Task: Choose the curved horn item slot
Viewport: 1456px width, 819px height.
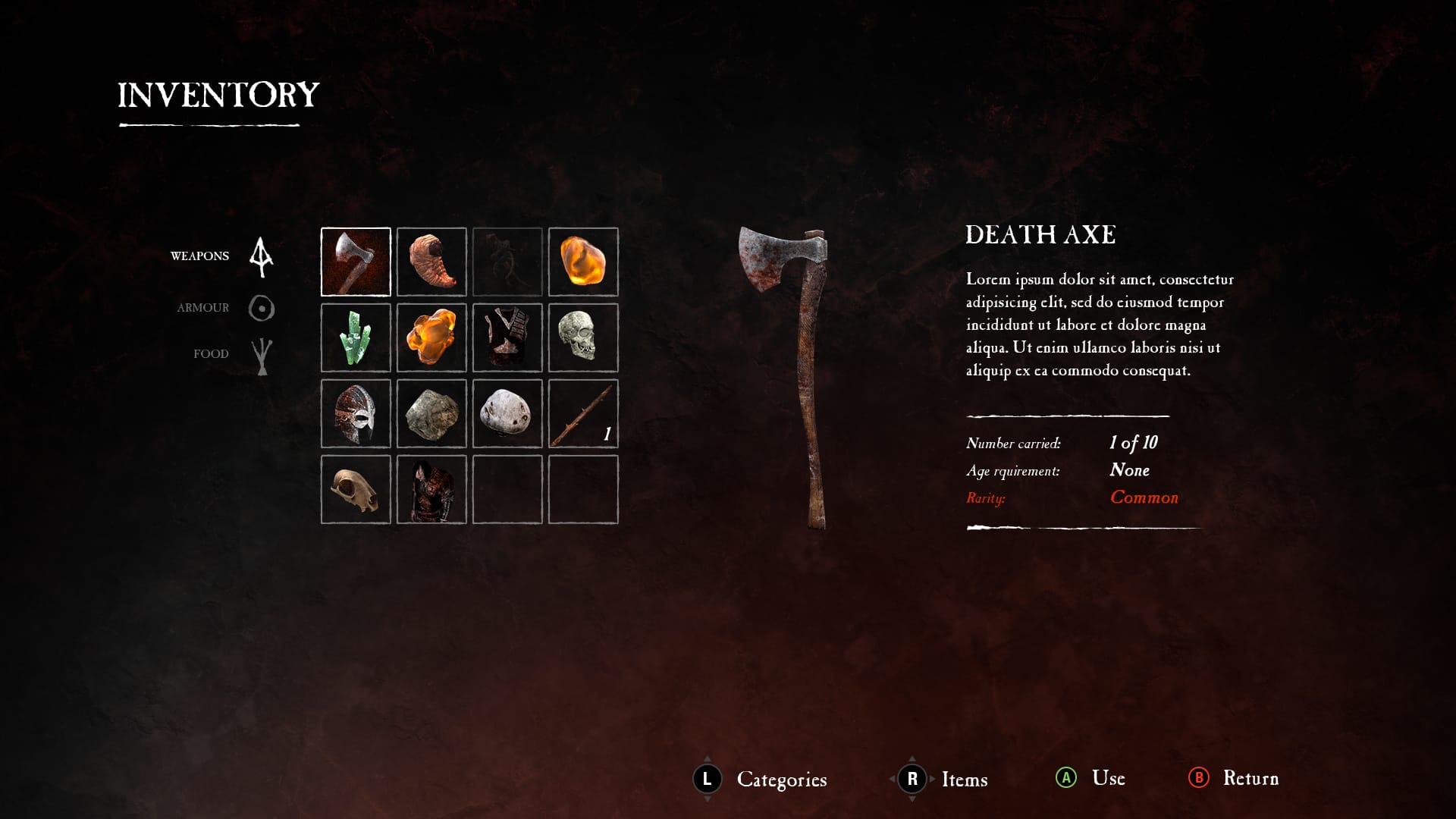Action: pyautogui.click(x=431, y=262)
